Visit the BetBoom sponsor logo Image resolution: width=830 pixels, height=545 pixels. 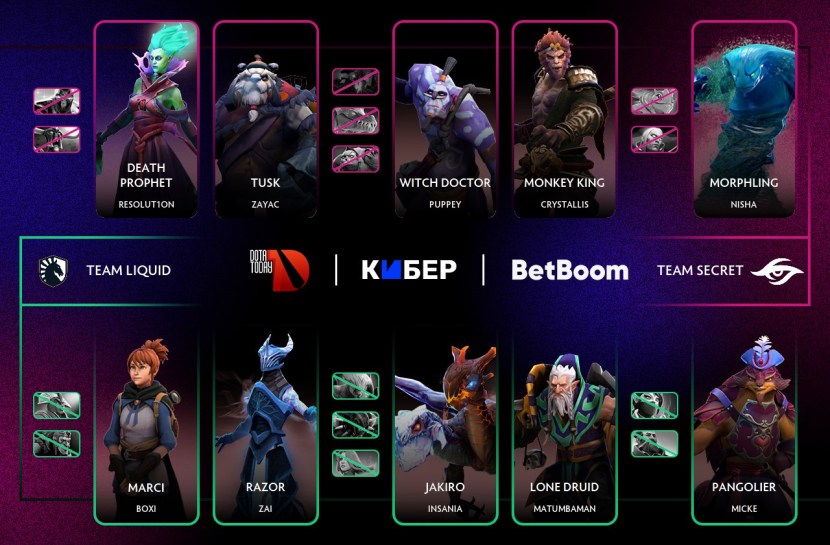tap(570, 270)
